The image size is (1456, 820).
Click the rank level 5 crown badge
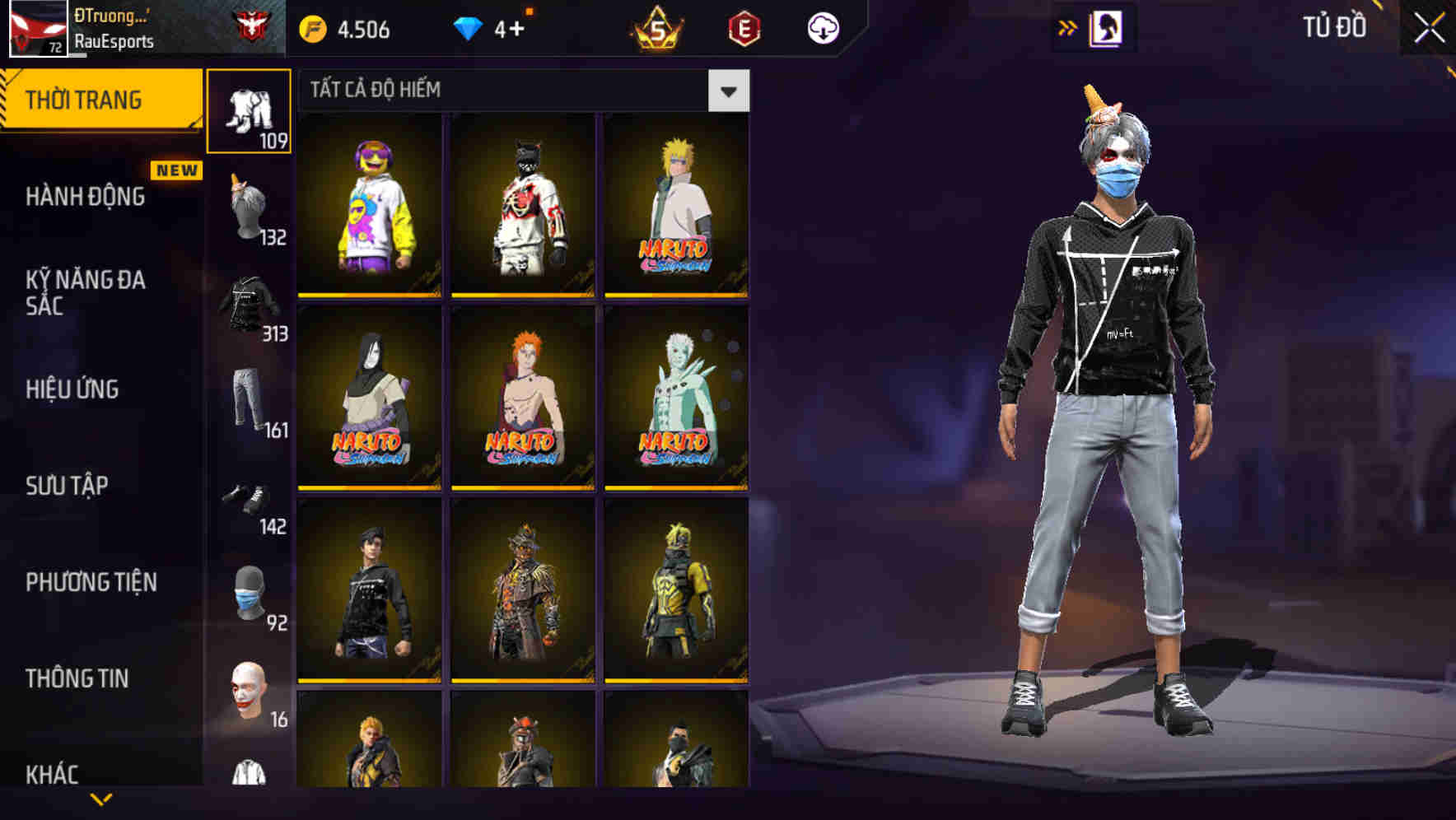tap(659, 28)
